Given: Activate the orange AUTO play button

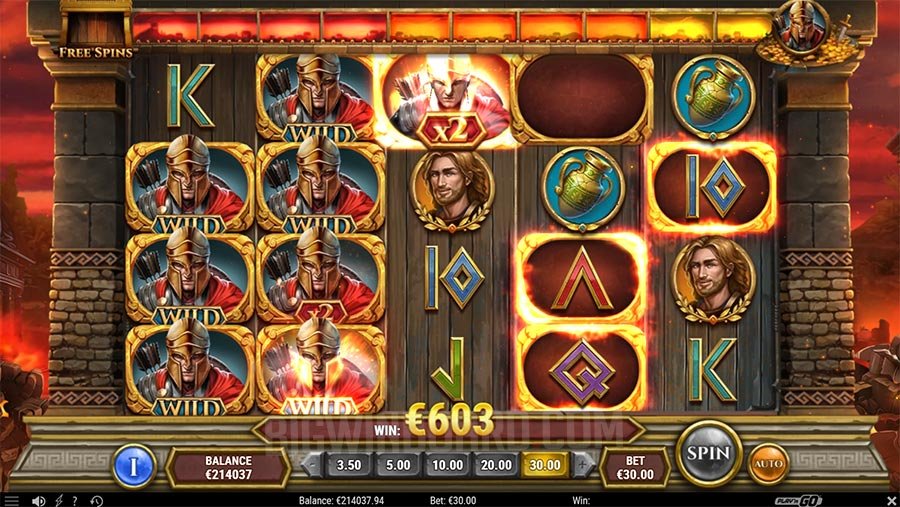Looking at the screenshot, I should coord(769,464).
